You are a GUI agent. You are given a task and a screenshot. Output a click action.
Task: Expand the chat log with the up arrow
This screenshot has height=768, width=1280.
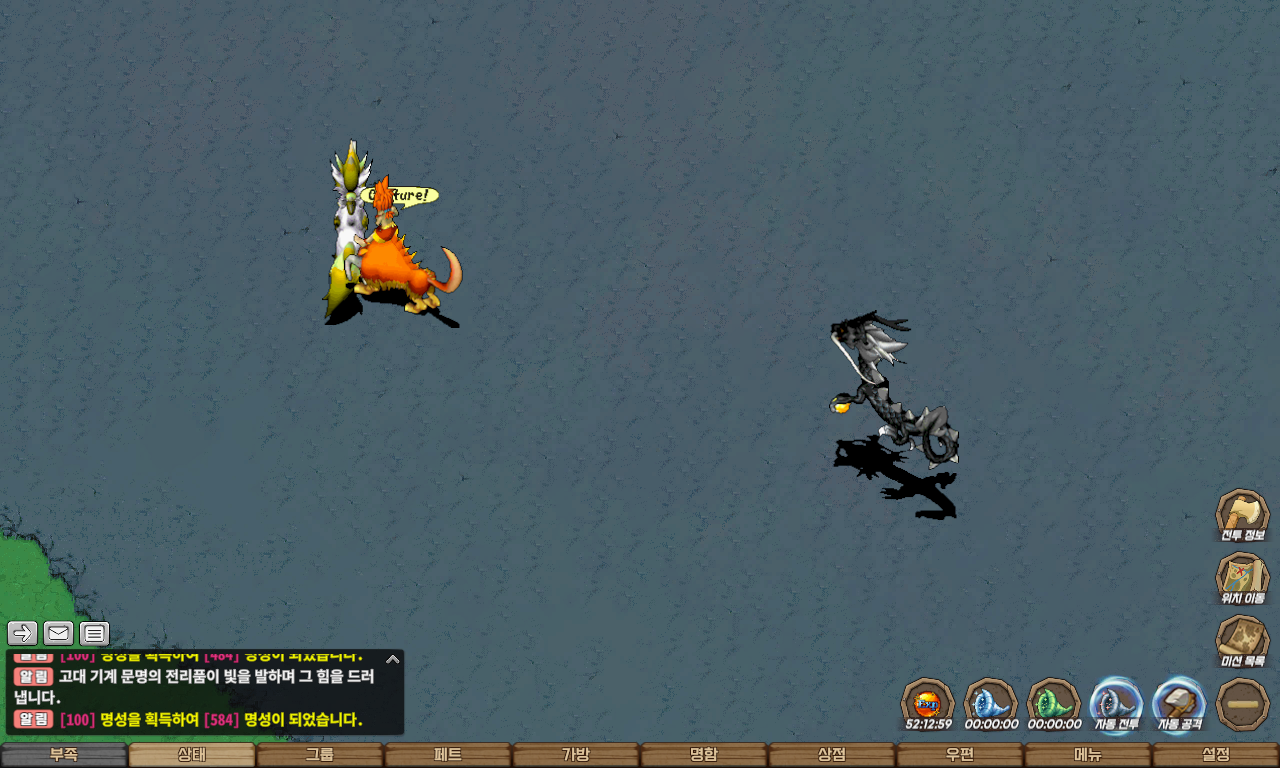(x=393, y=659)
